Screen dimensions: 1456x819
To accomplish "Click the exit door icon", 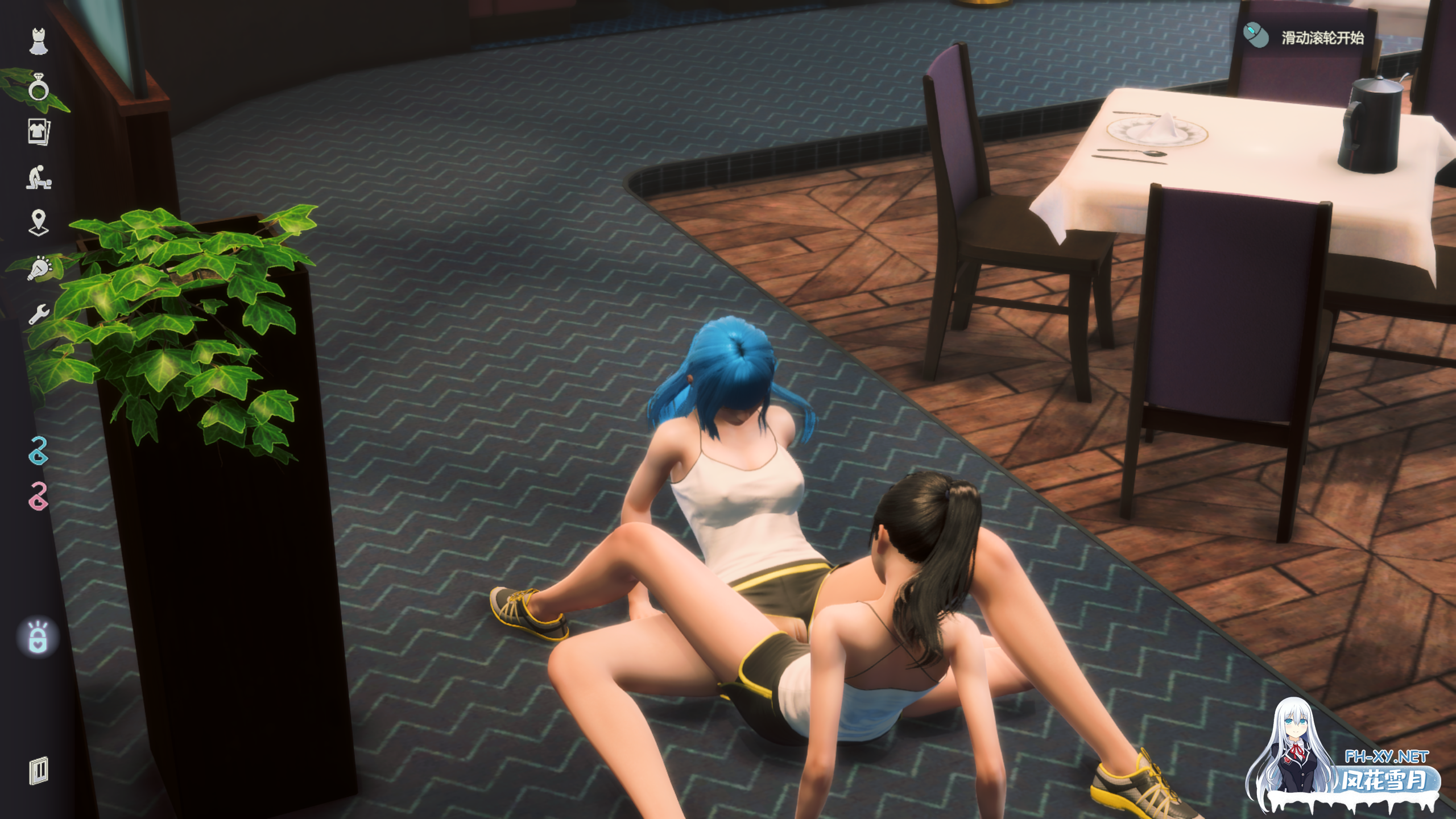I will 39,771.
